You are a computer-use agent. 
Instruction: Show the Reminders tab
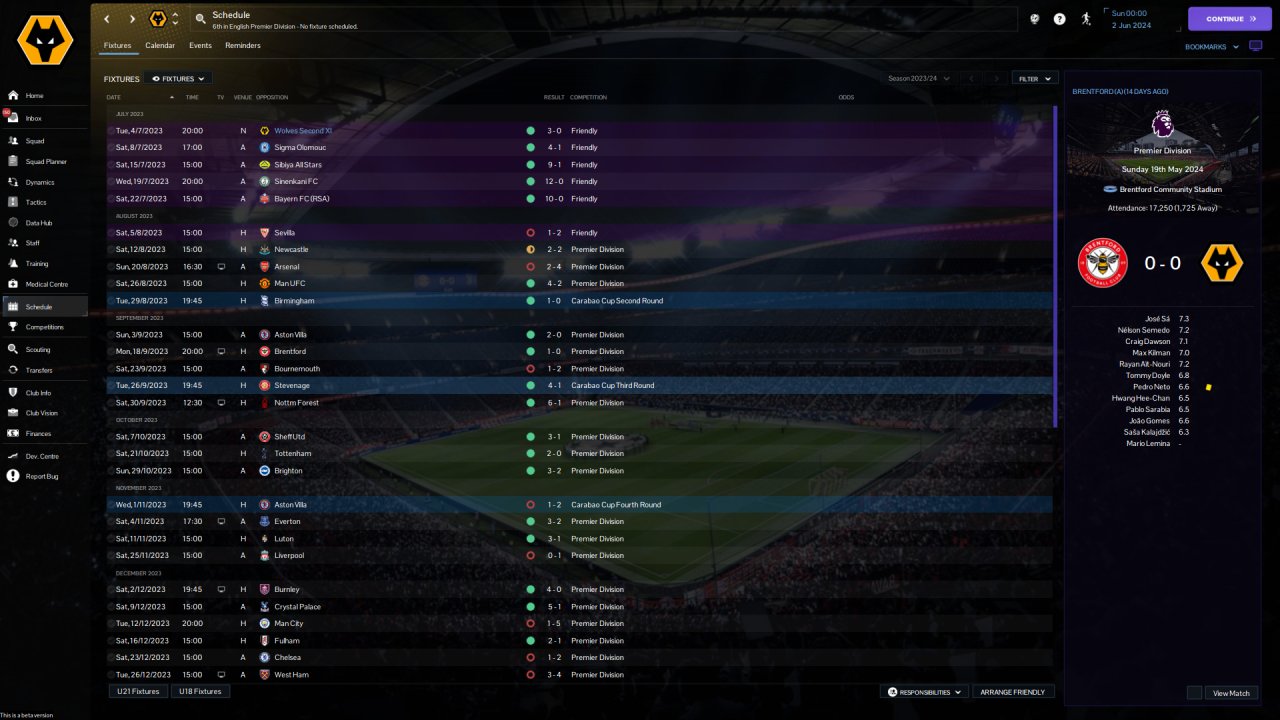click(x=243, y=46)
